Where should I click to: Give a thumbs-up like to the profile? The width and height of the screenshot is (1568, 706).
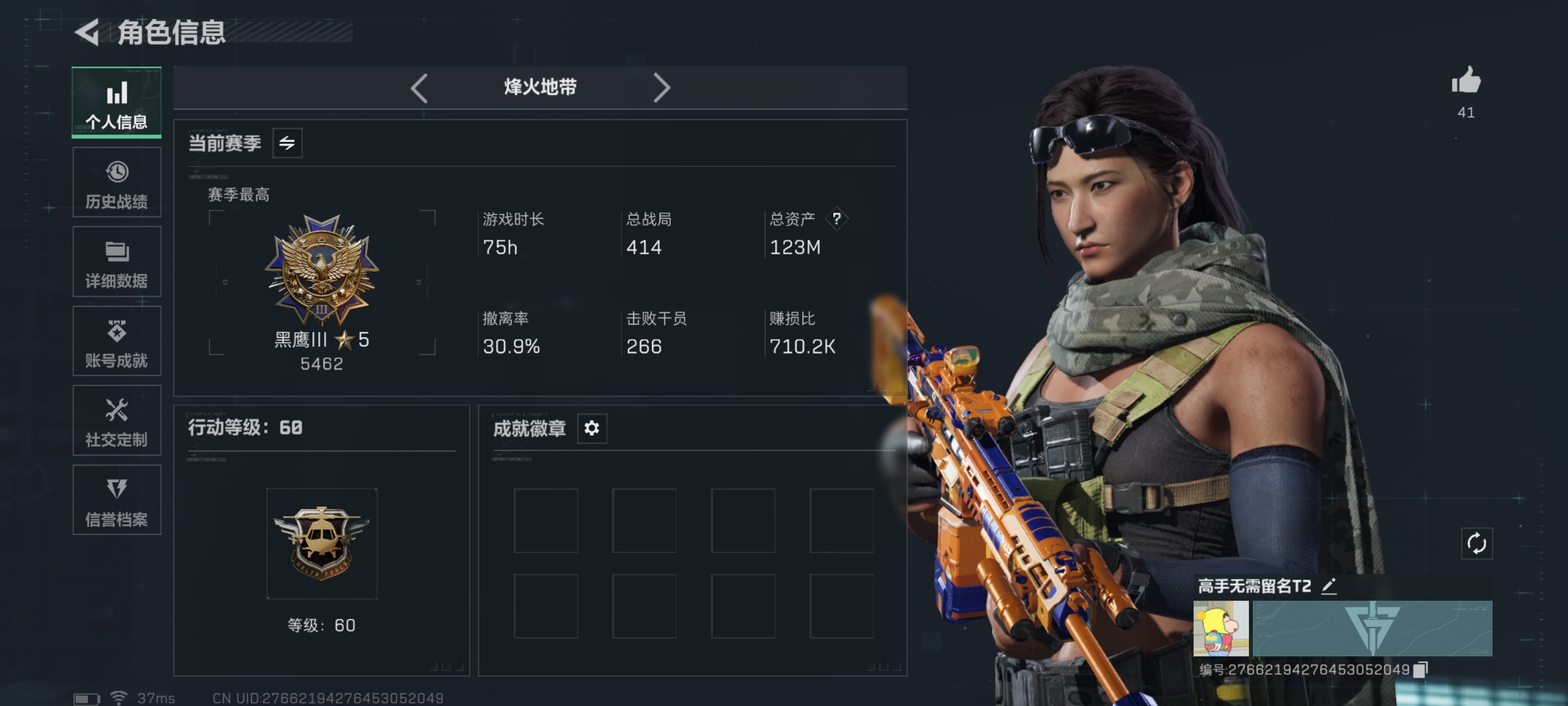1466,81
